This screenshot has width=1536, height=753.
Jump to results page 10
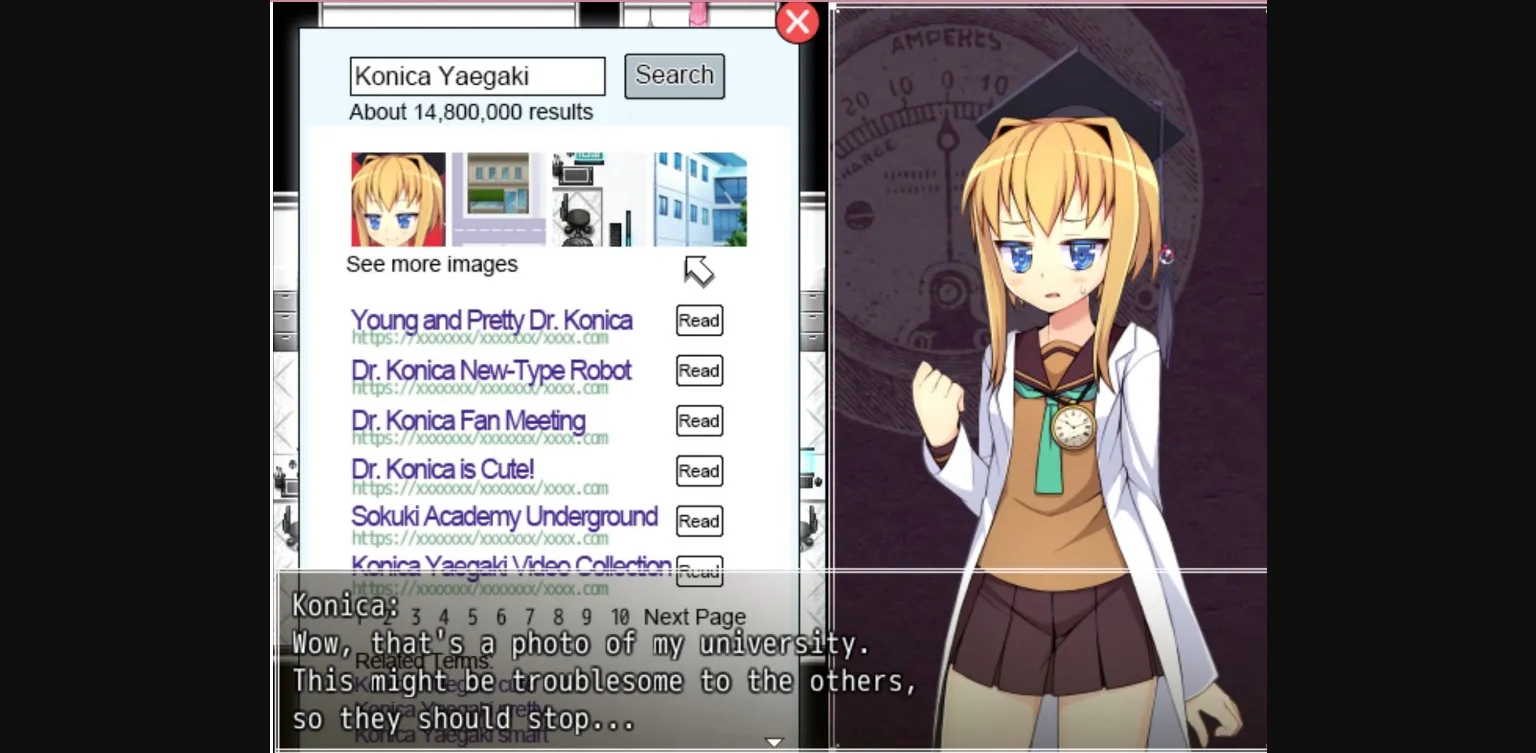620,617
